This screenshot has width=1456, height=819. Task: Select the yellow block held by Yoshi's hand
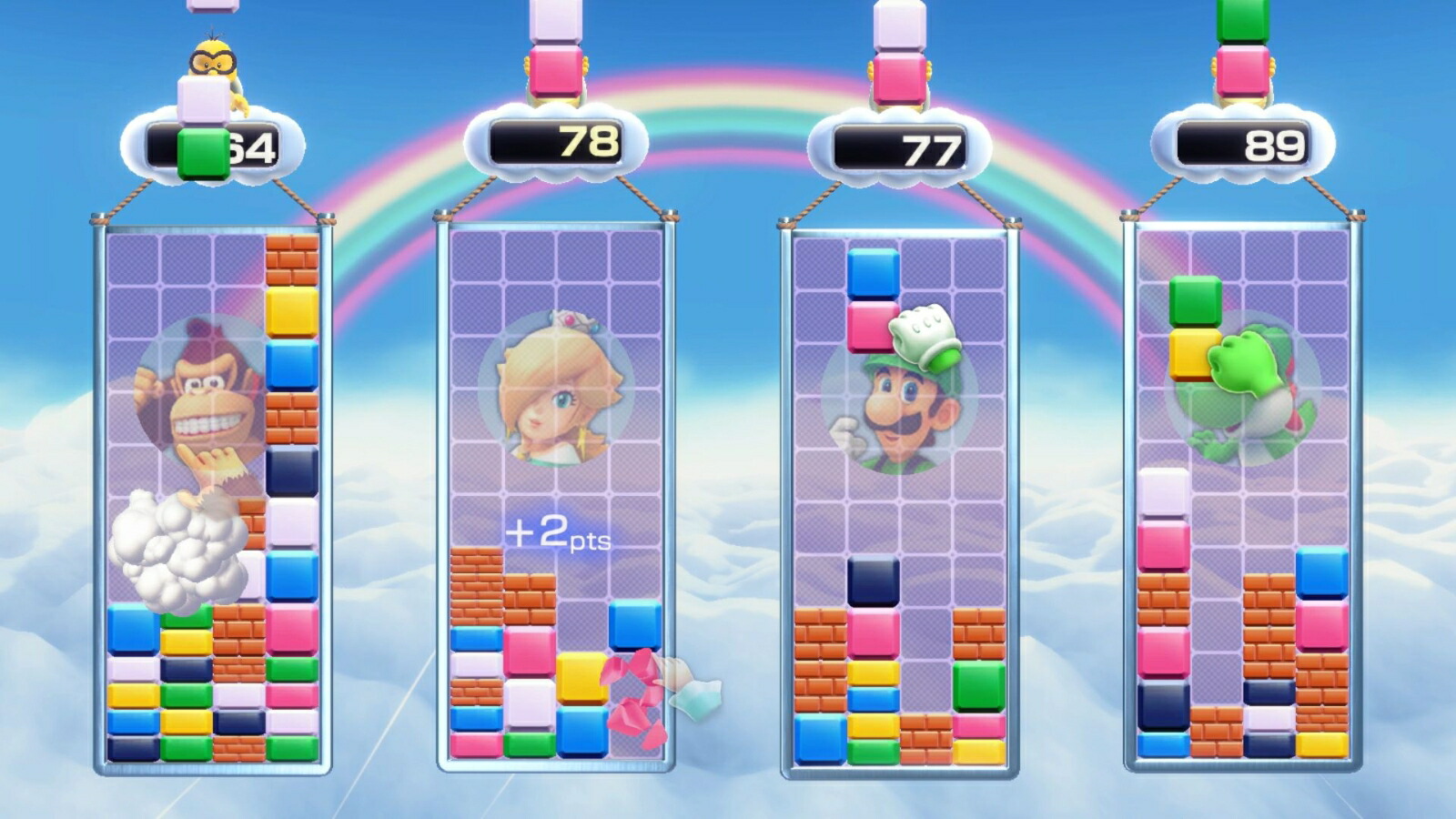pyautogui.click(x=1192, y=354)
